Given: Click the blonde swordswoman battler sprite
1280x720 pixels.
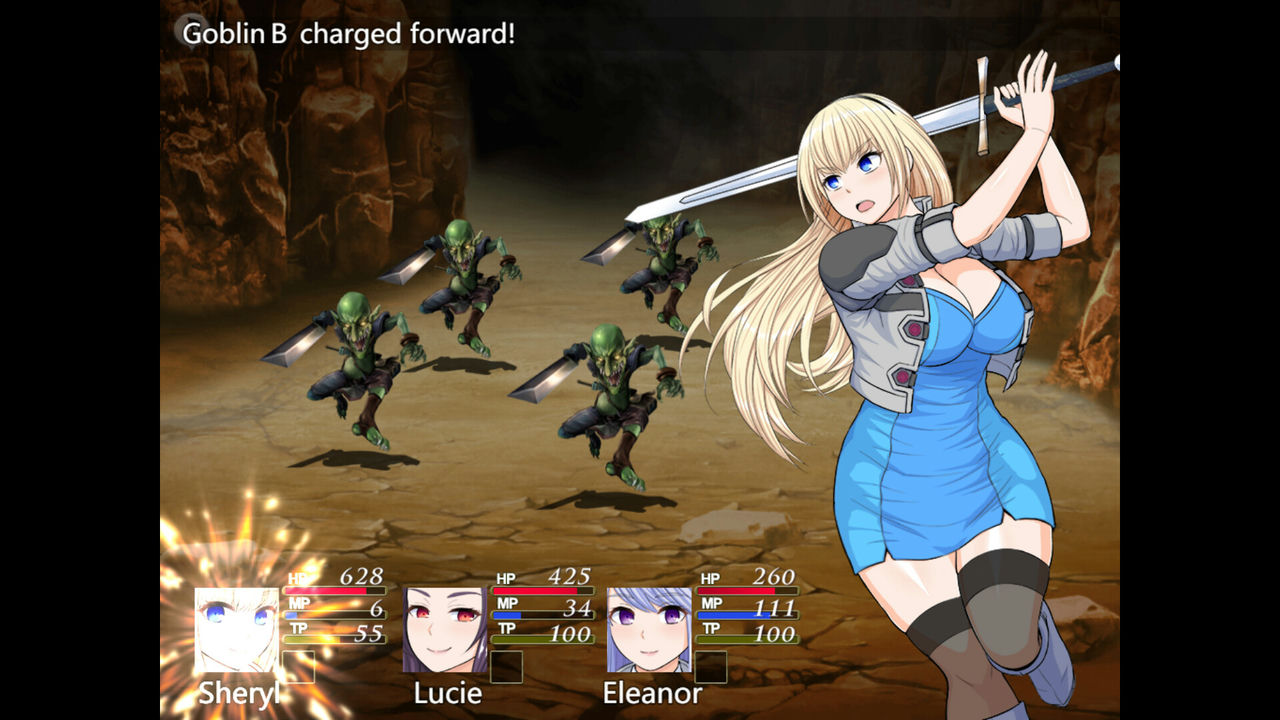Looking at the screenshot, I should coord(940,350).
